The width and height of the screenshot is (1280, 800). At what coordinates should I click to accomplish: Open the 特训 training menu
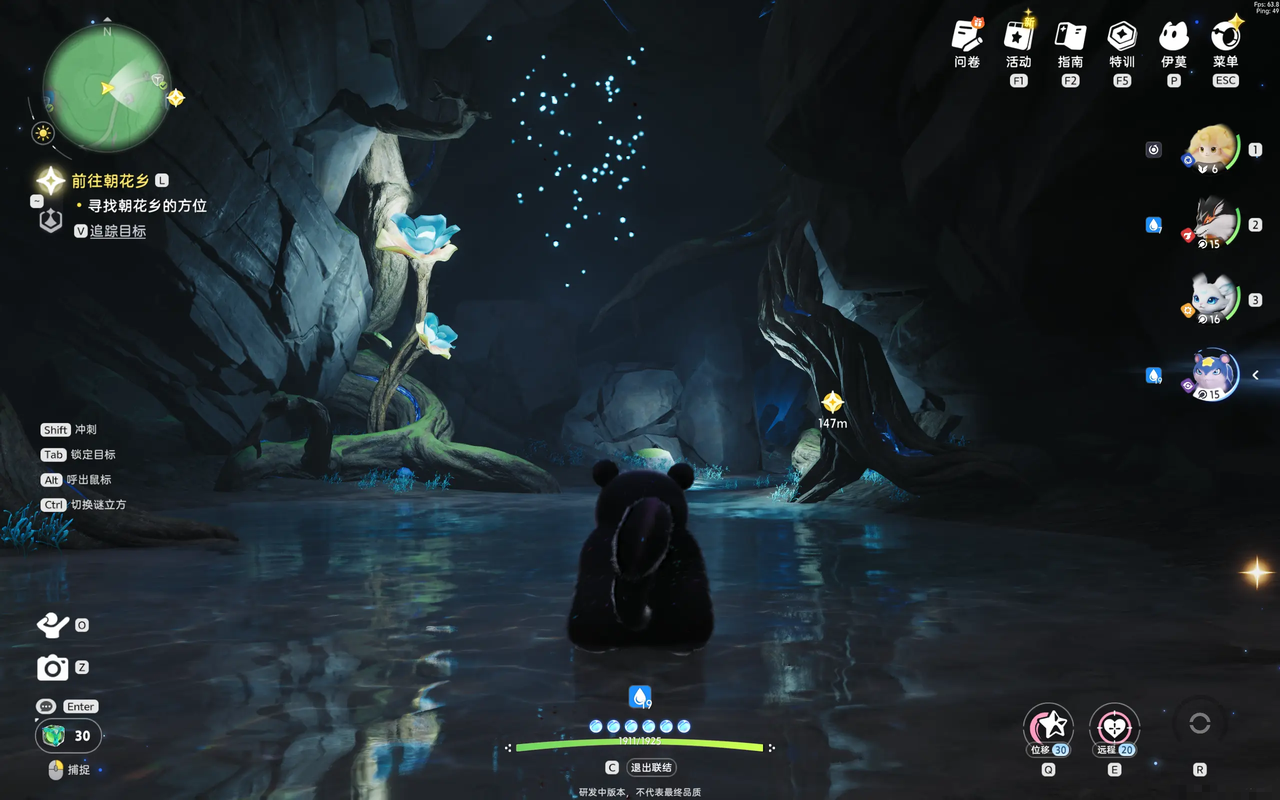(1122, 37)
